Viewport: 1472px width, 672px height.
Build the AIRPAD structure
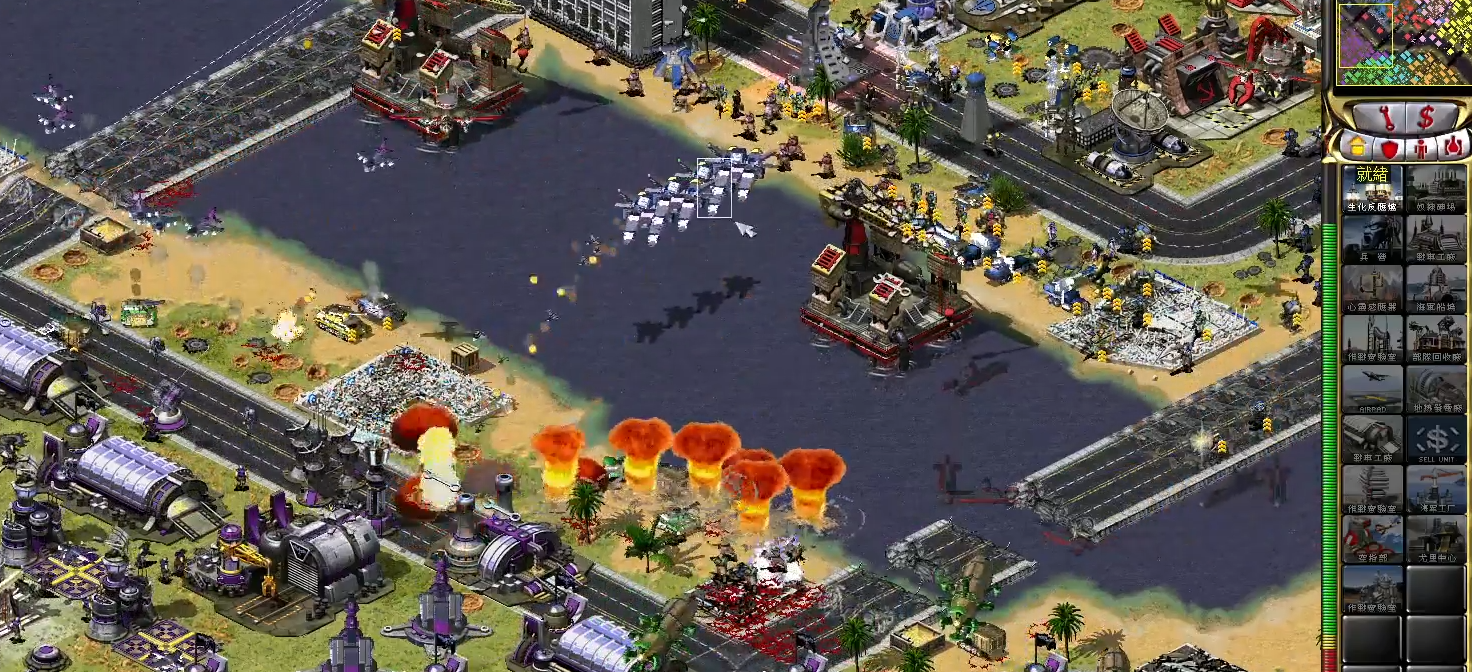1372,389
